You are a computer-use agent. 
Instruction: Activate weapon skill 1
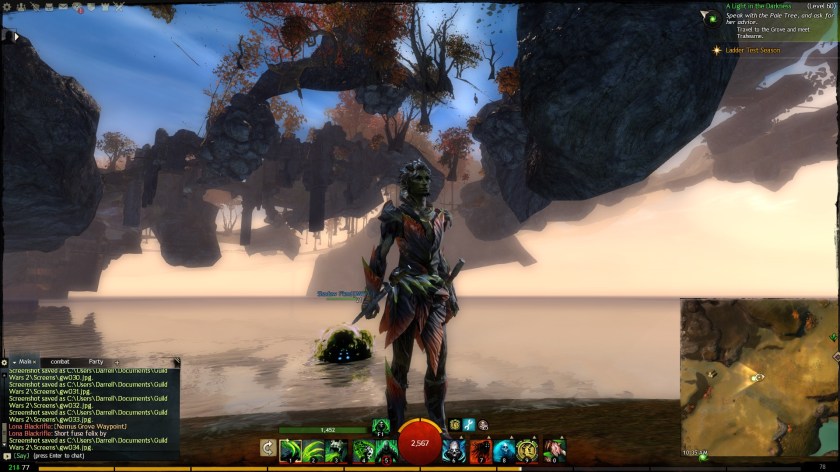[291, 450]
